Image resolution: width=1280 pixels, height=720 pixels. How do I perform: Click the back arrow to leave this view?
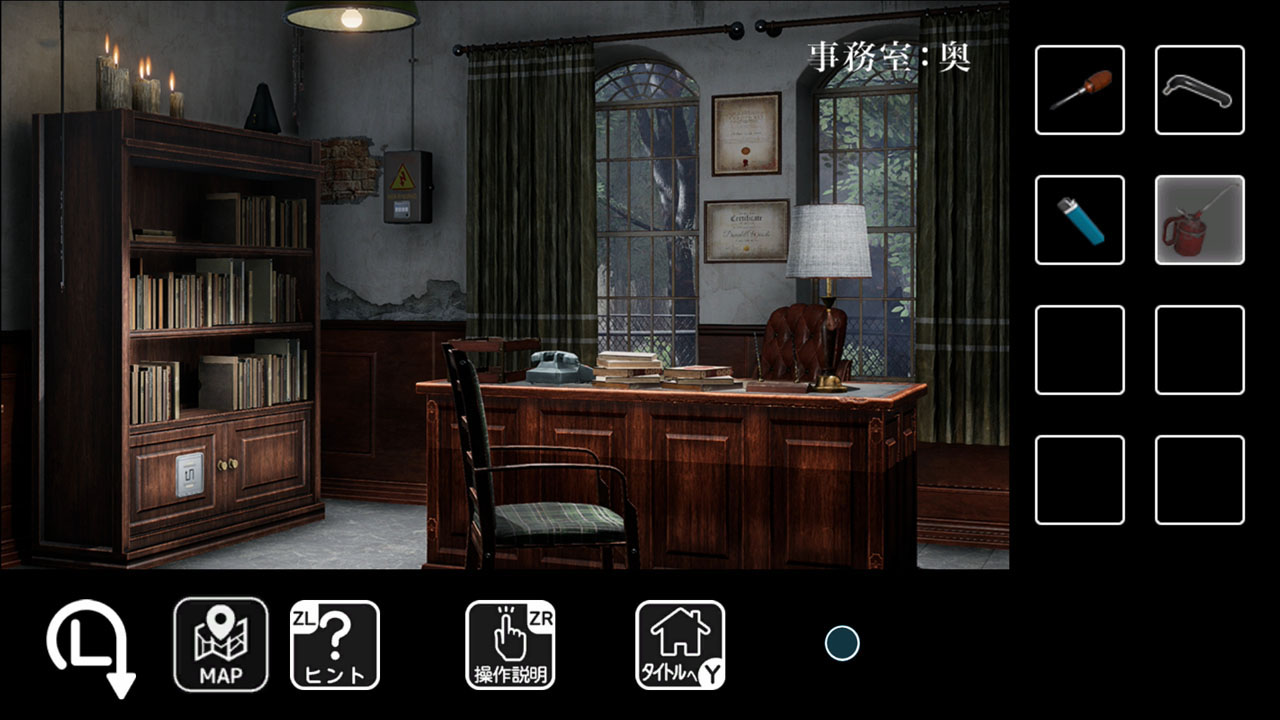point(84,645)
